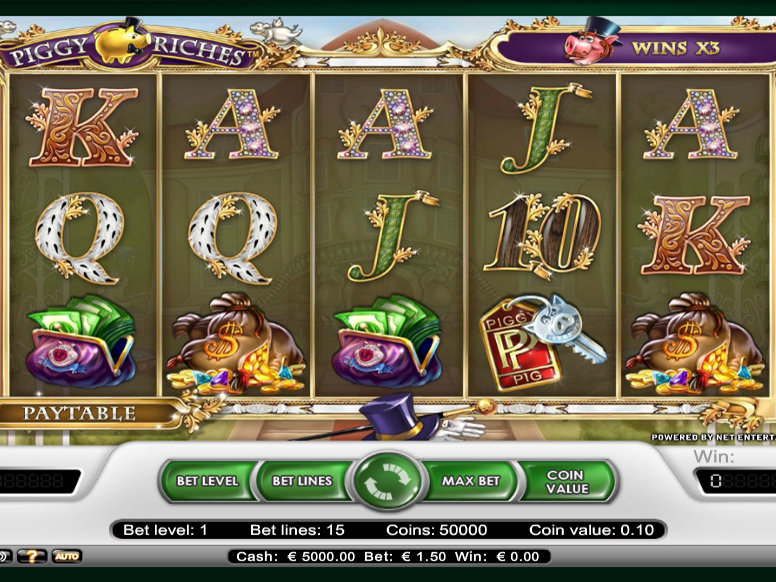Toggle the sound speaker icon
This screenshot has height=582, width=776.
[5, 556]
